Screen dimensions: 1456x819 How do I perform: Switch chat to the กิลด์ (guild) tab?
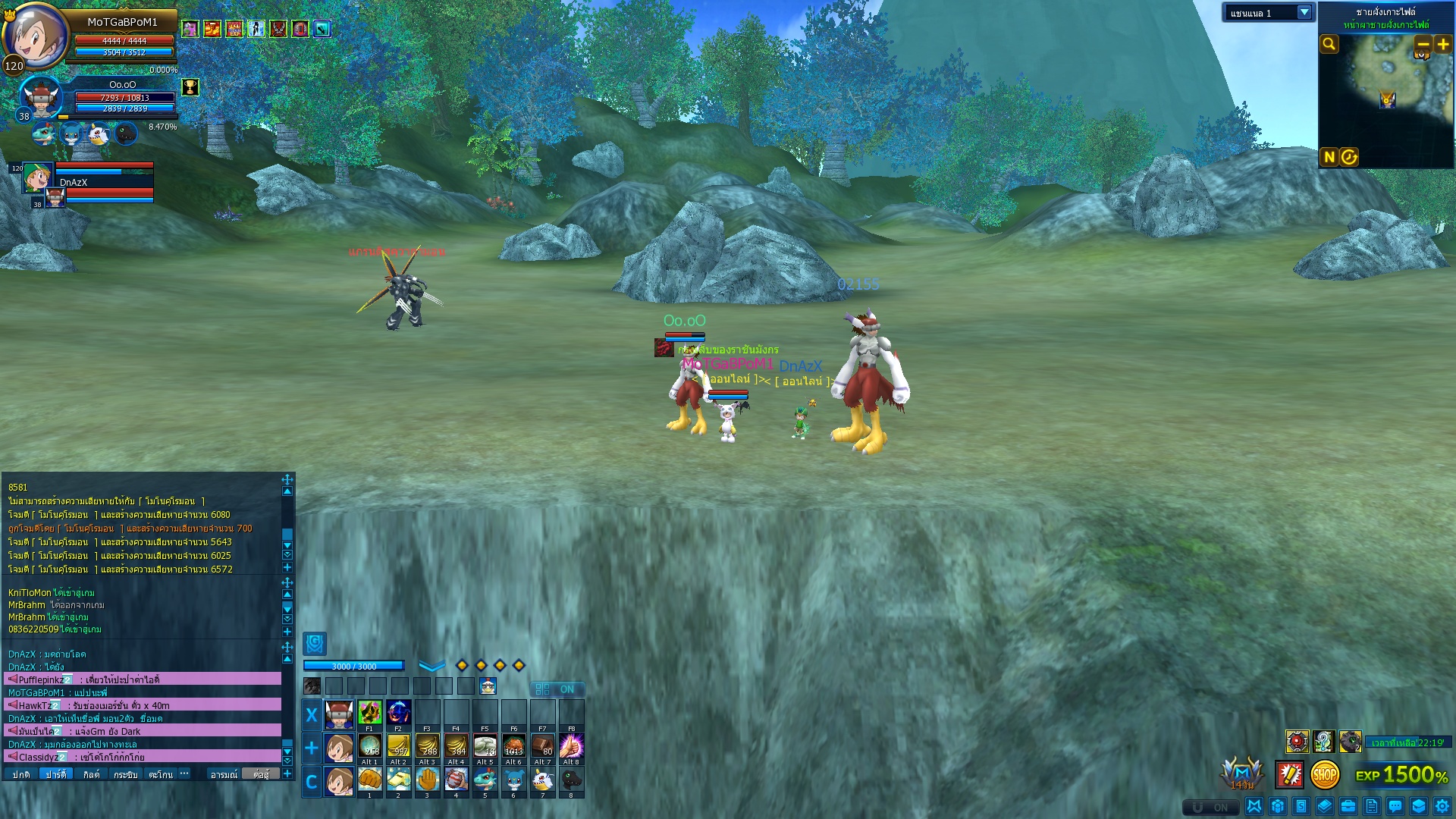click(x=91, y=774)
